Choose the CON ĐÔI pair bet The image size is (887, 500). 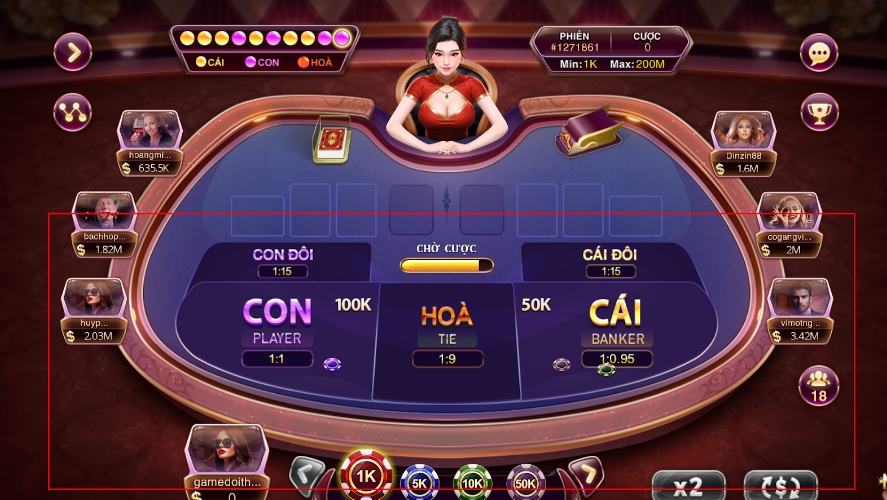282,261
